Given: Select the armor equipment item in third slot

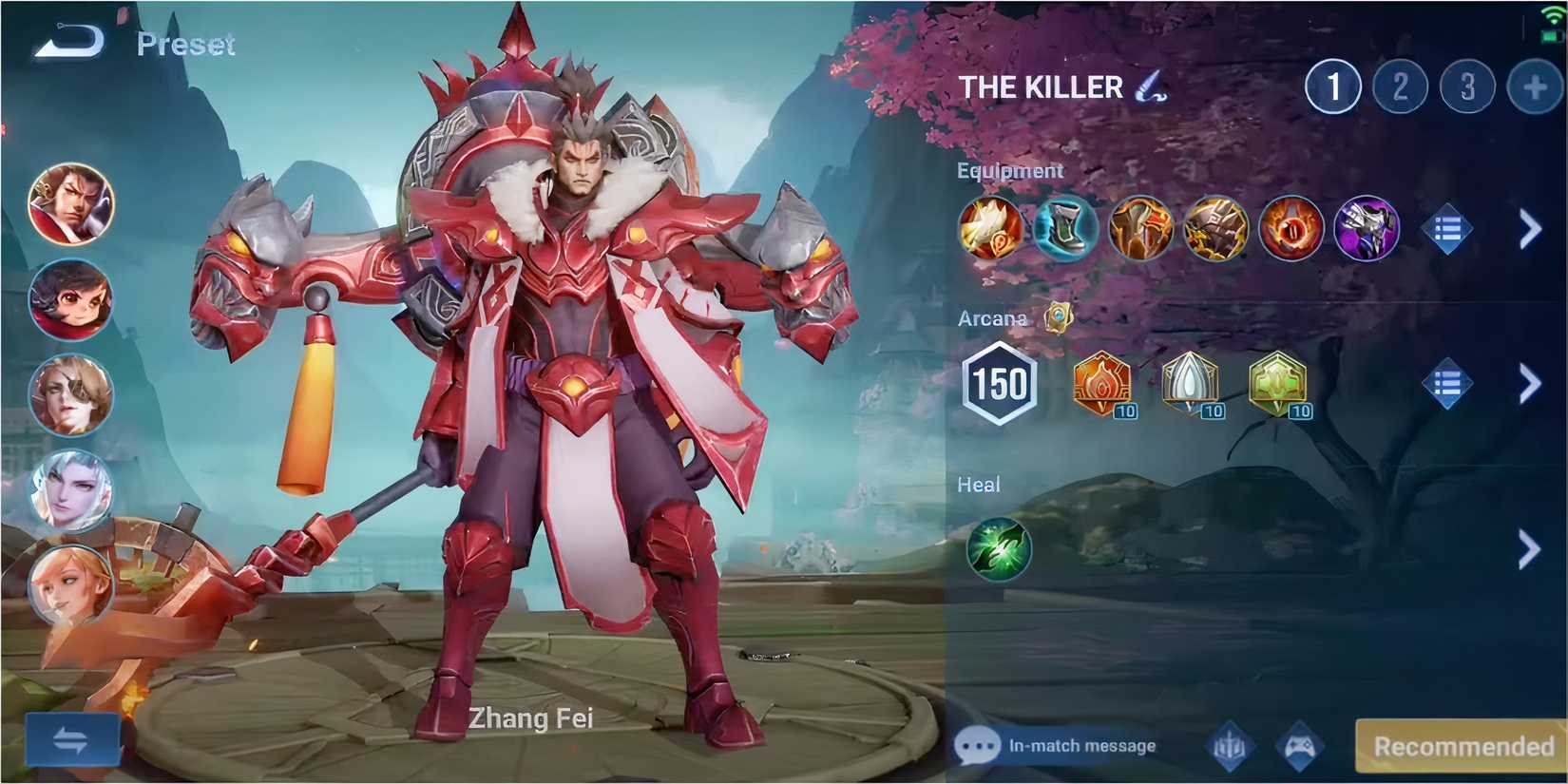Looking at the screenshot, I should 1140,228.
